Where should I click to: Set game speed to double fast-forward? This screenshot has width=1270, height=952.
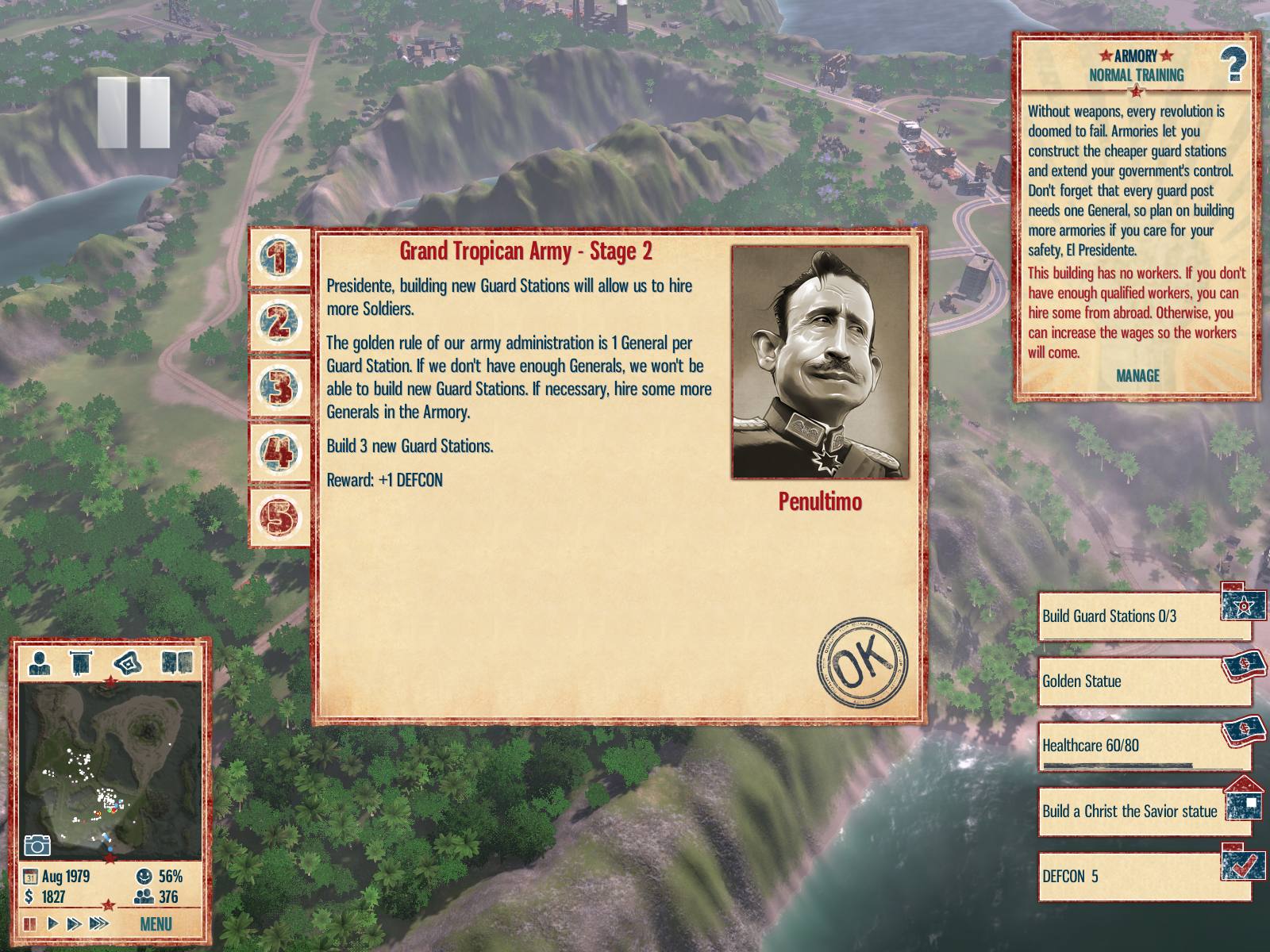[x=75, y=923]
